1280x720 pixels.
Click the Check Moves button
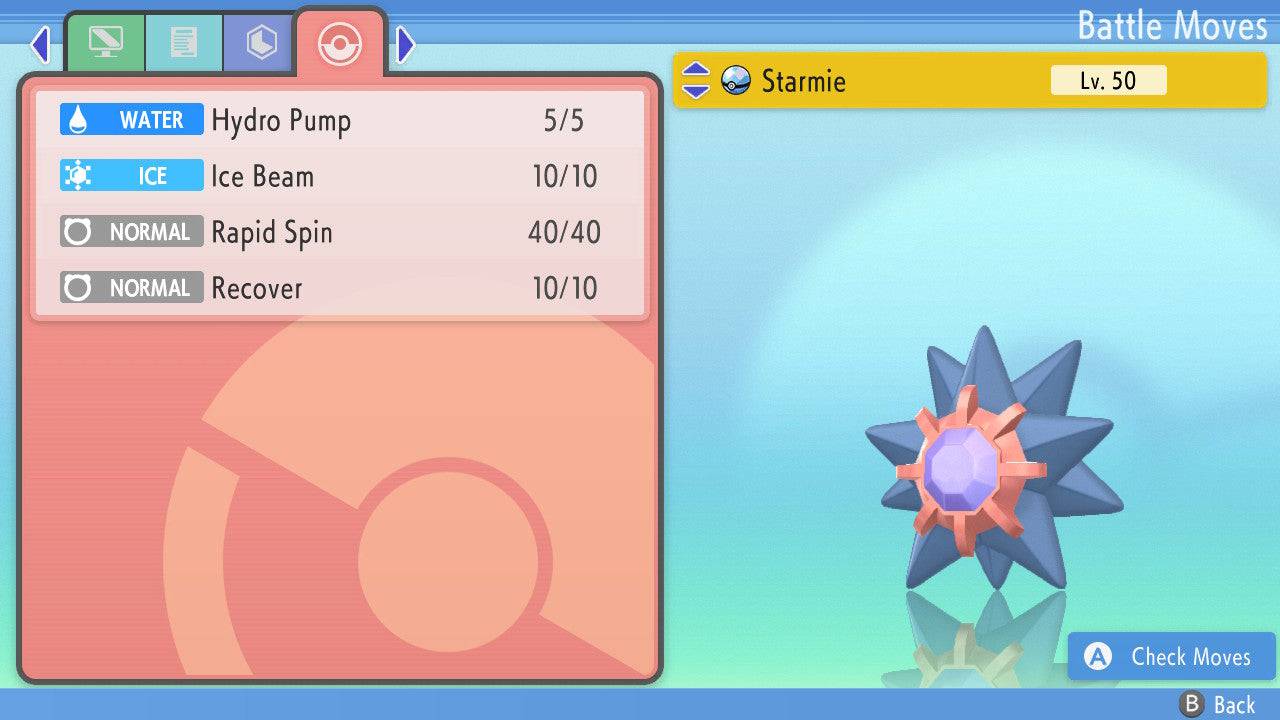[1172, 657]
